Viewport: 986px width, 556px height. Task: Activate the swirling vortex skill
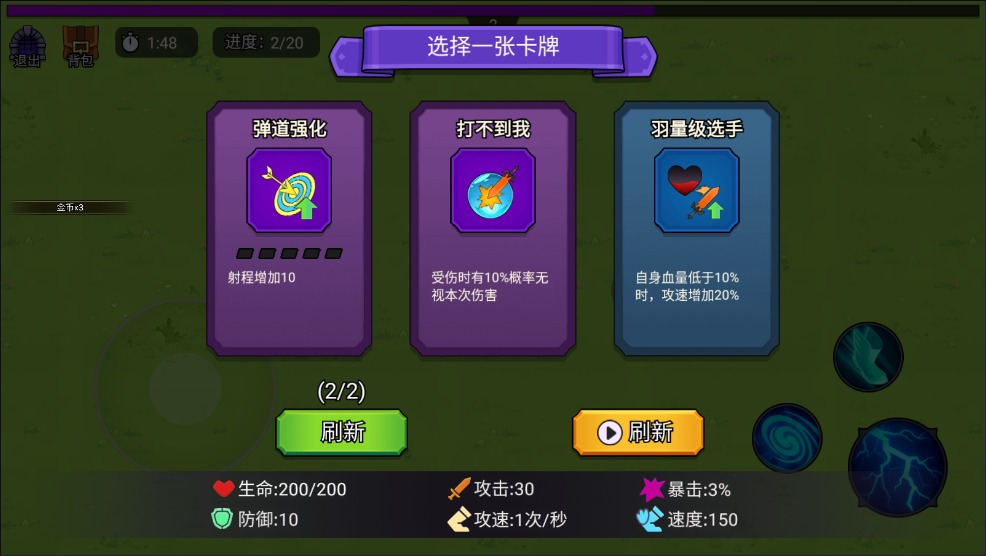[787, 438]
